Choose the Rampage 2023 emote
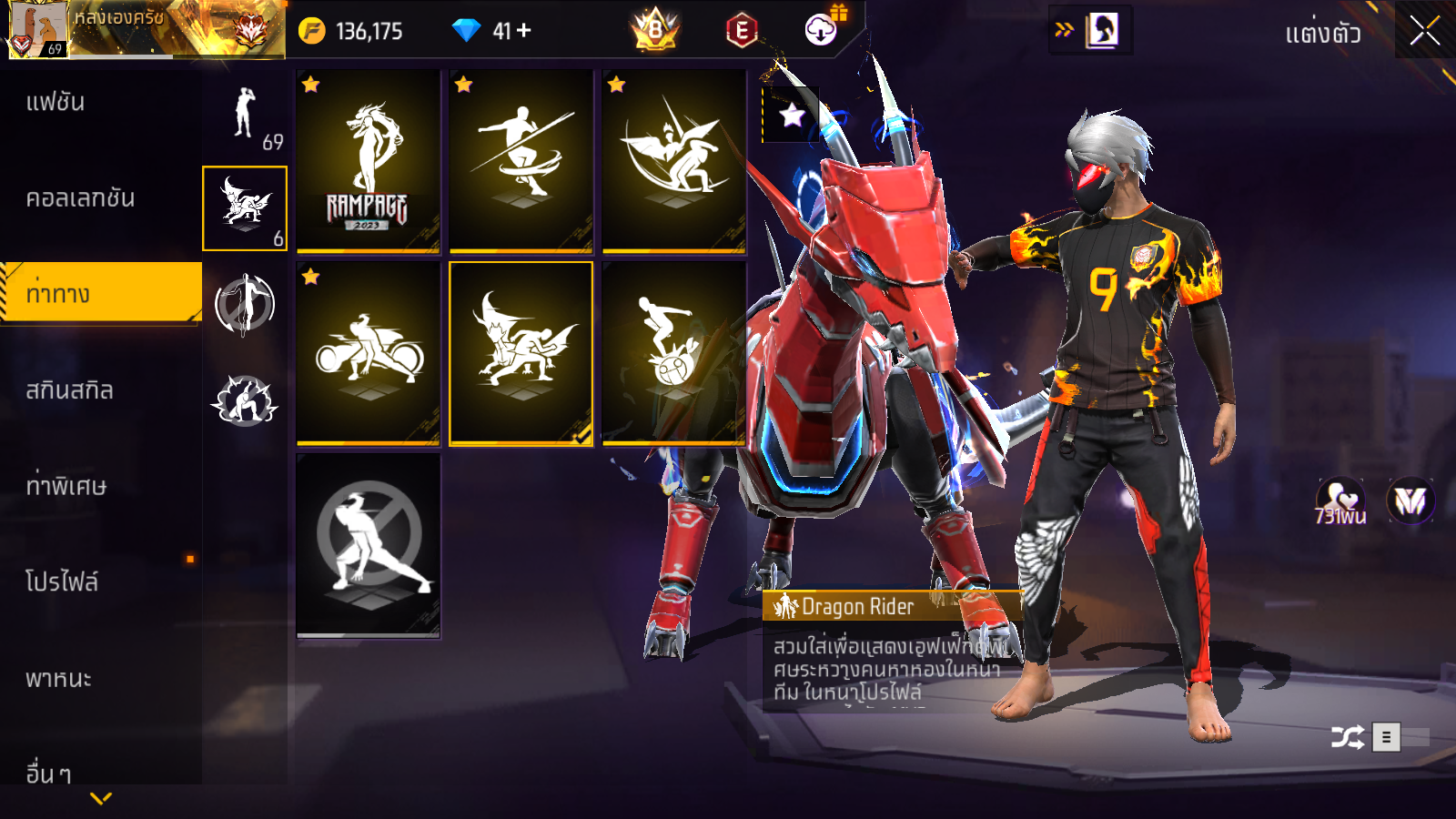 (x=368, y=161)
